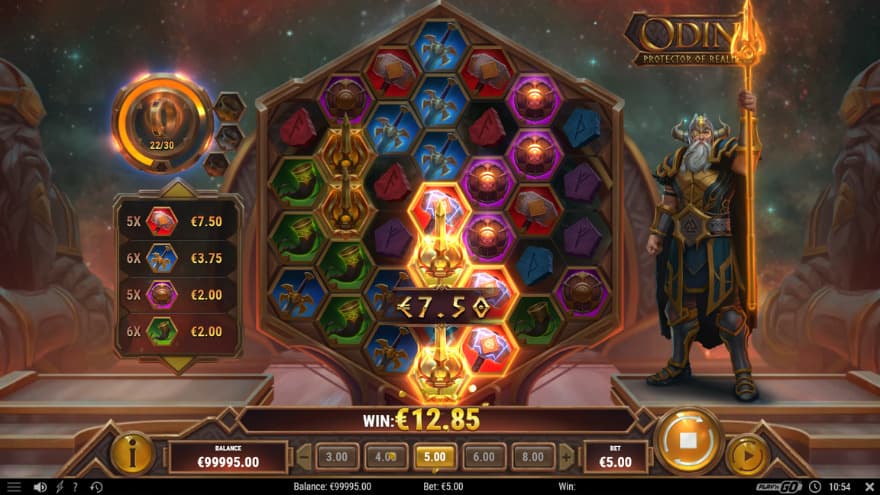Select the 3.00 bet value
The height and width of the screenshot is (495, 880).
[337, 457]
